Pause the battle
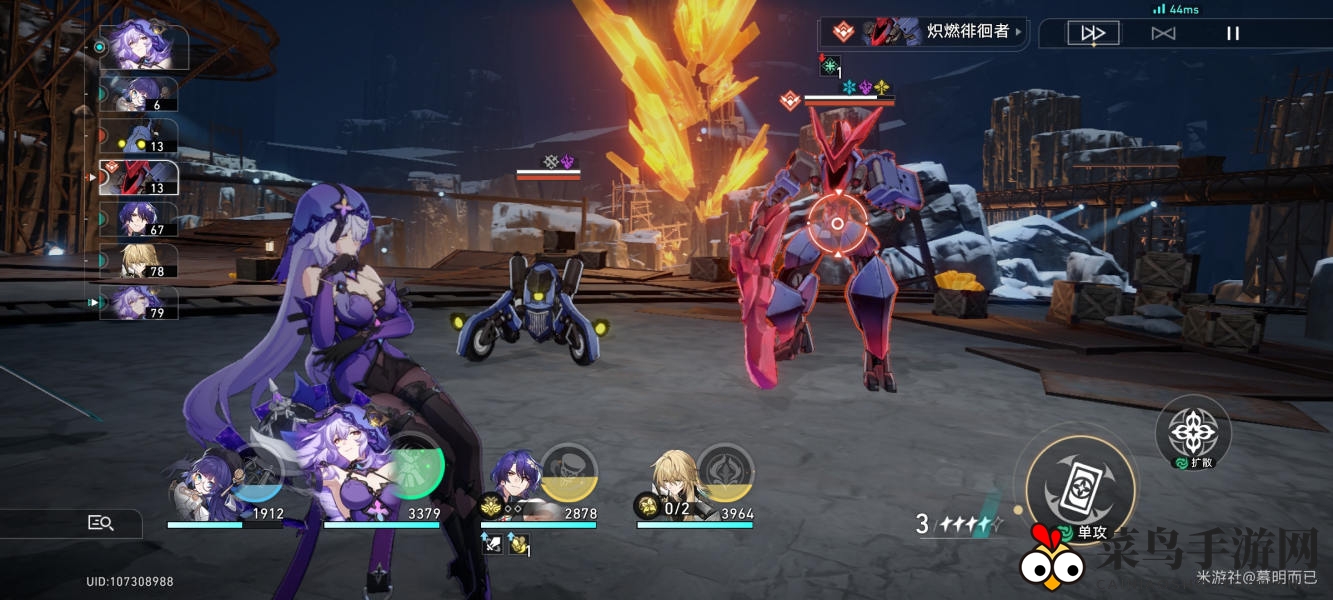 1233,33
